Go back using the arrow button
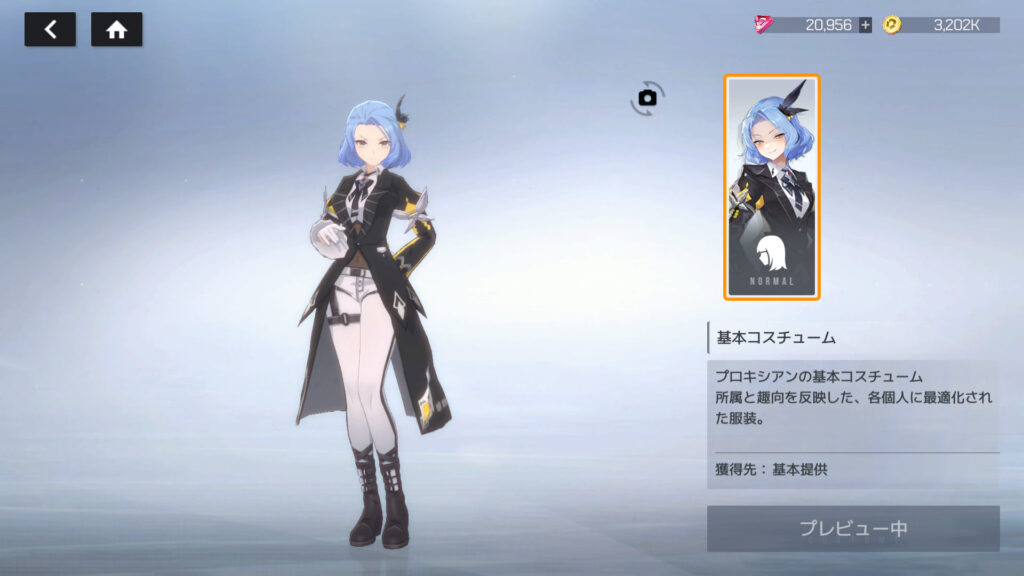Viewport: 1024px width, 576px height. point(50,30)
